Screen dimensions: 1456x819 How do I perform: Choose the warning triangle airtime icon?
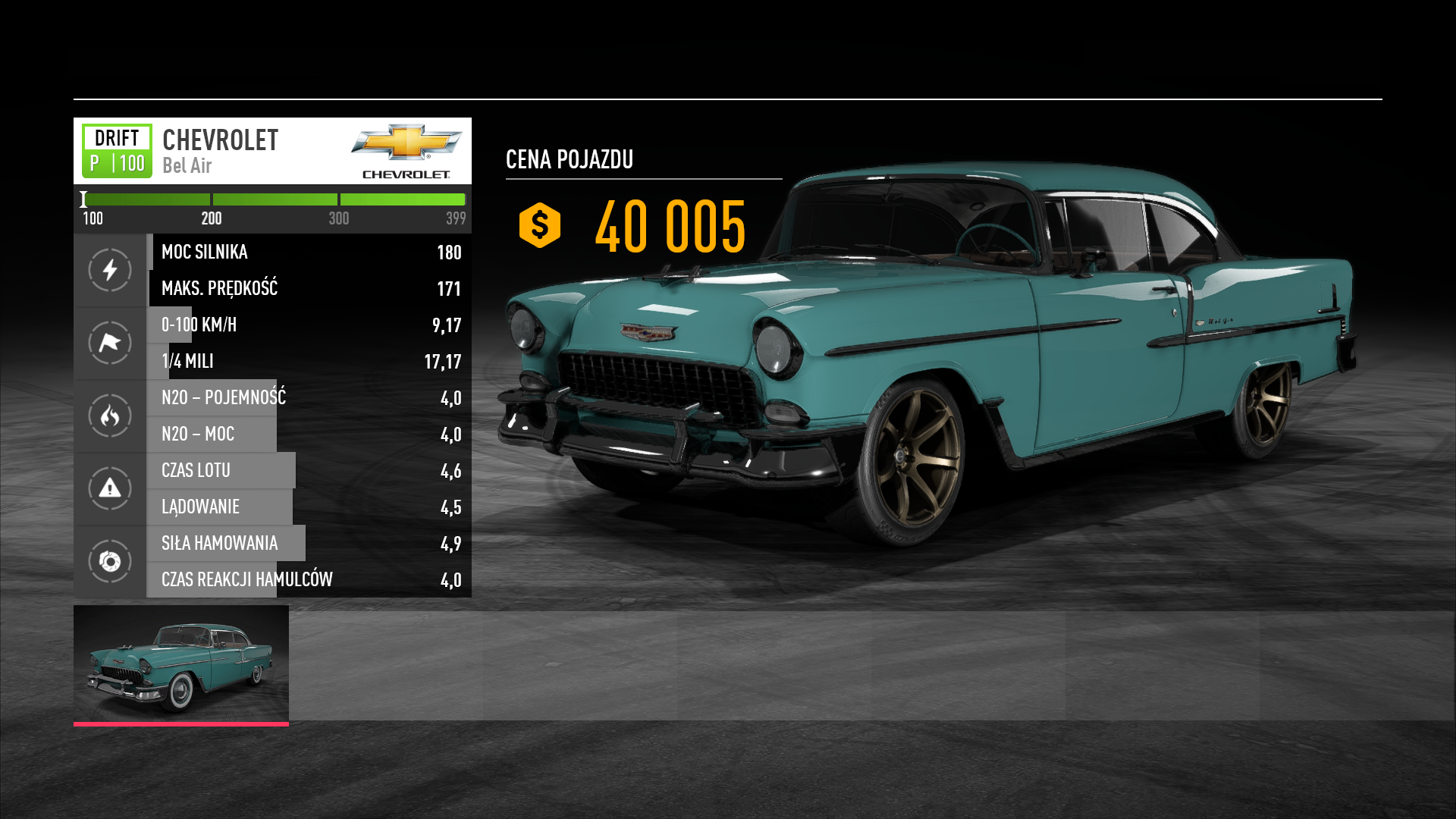point(110,488)
